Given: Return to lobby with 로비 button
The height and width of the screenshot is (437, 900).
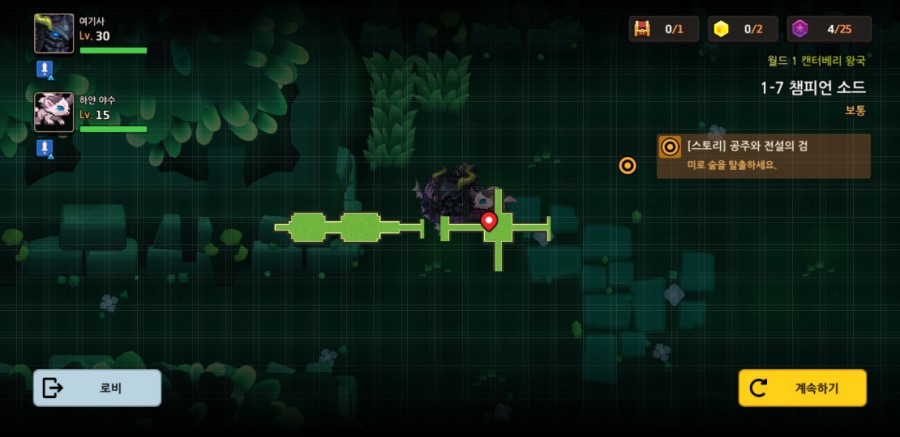Looking at the screenshot, I should (97, 388).
